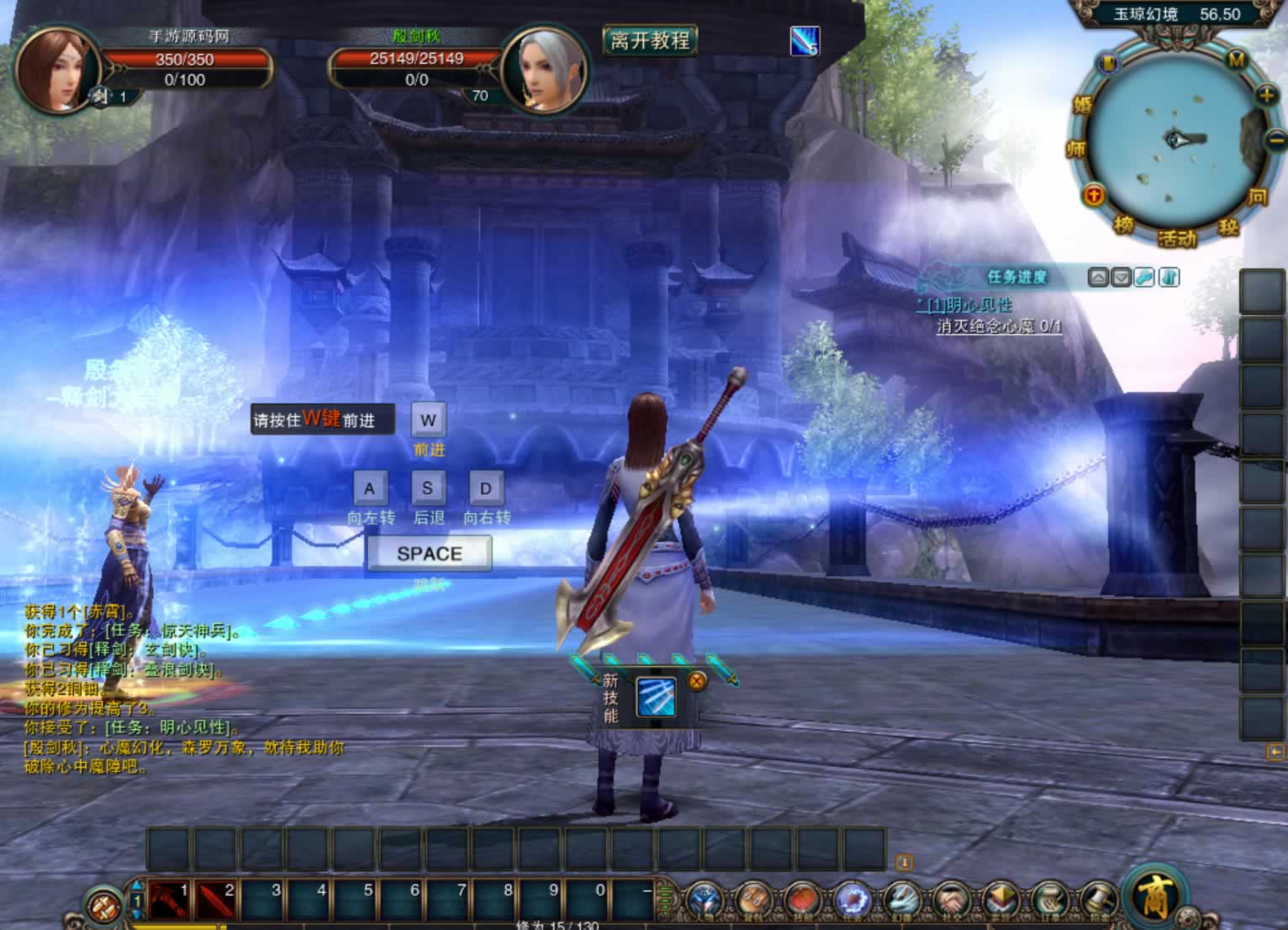
Task: Open the 社交 handshake social menu
Action: point(951,901)
